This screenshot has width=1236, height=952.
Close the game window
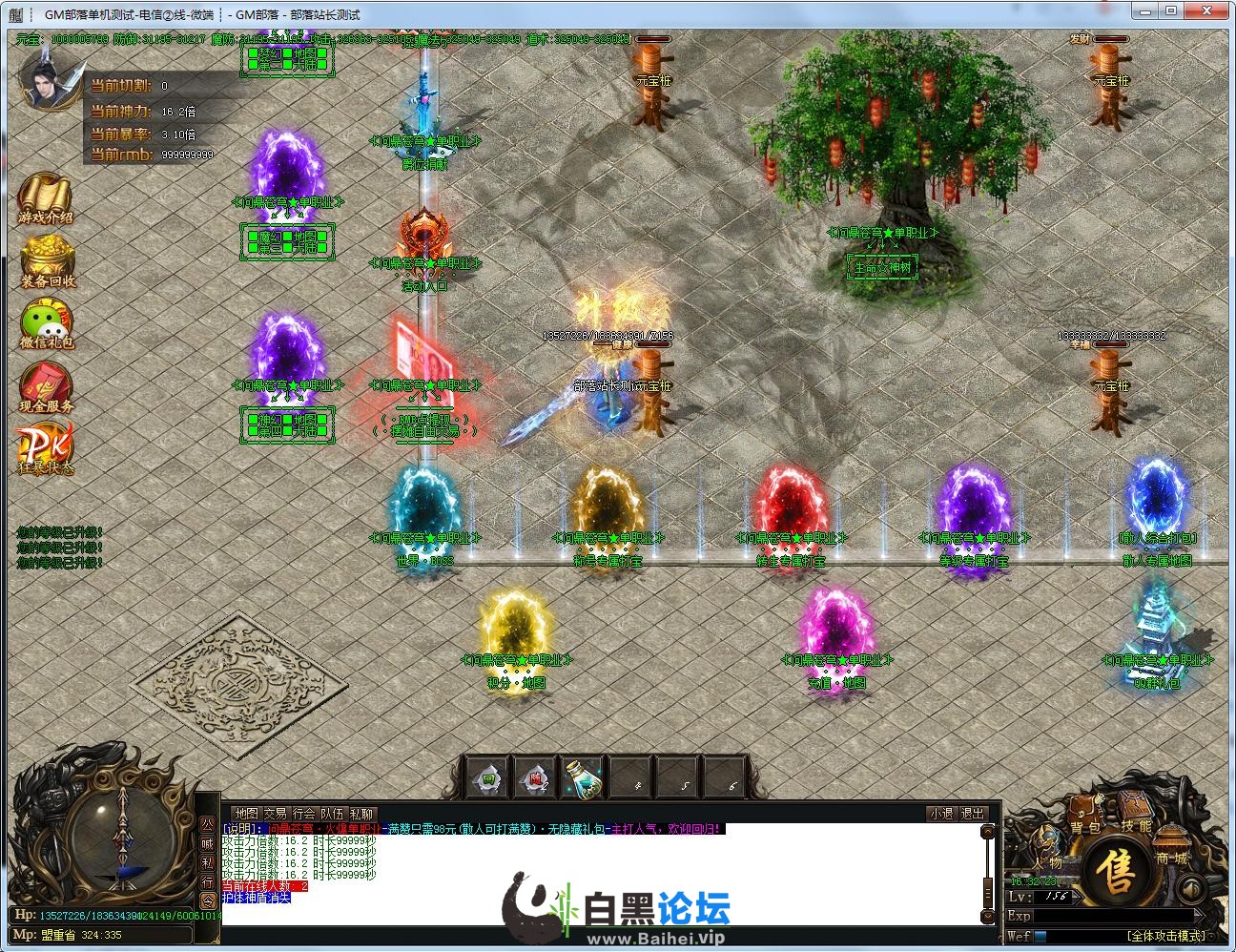[1213, 10]
